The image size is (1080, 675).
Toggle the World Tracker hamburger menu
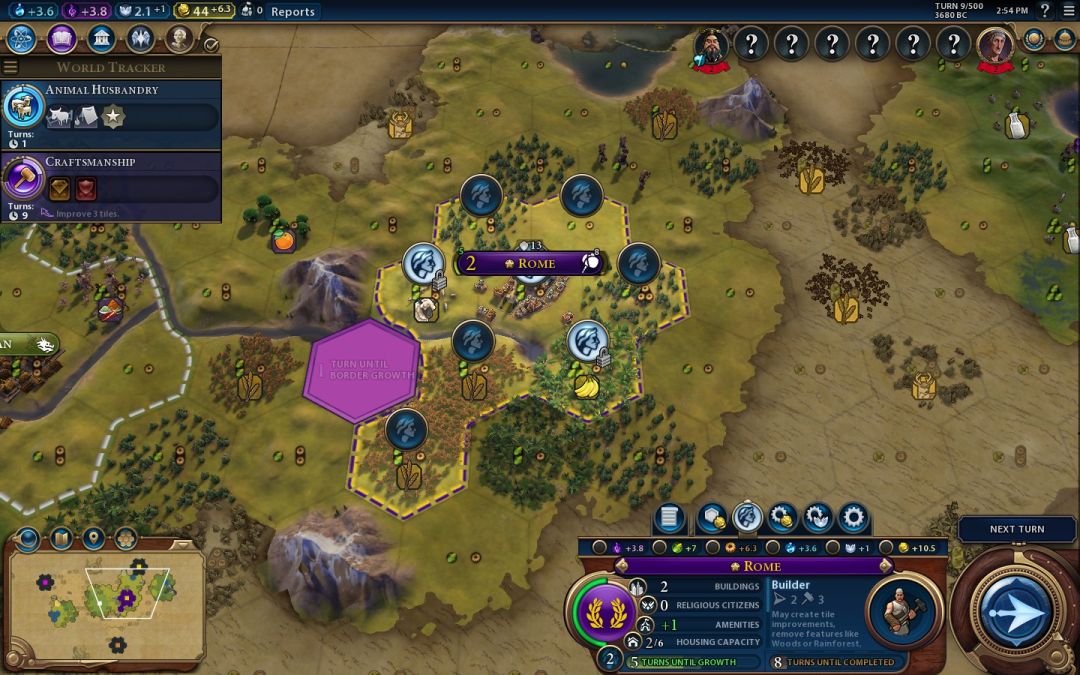click(x=11, y=68)
